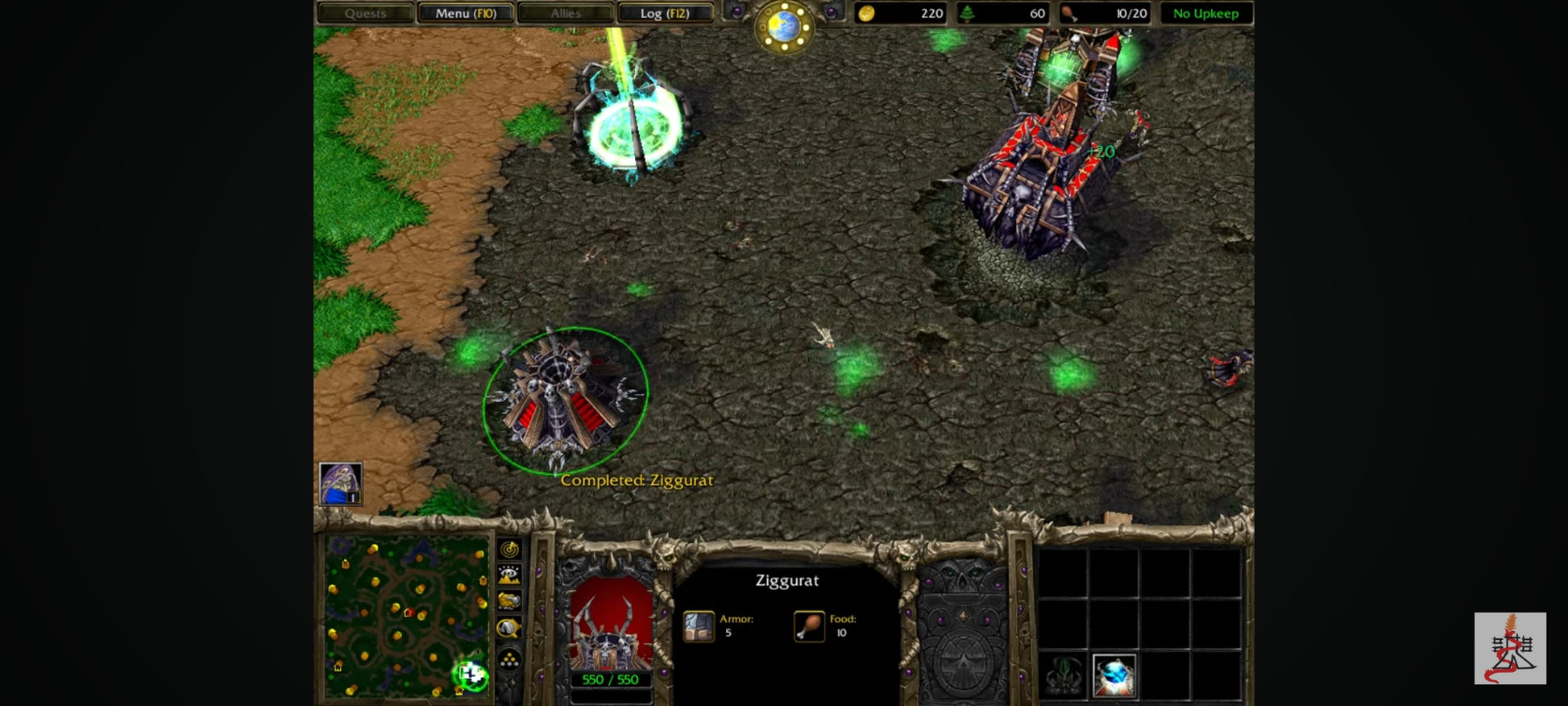This screenshot has width=1568, height=706.
Task: Click the minimap
Action: click(406, 617)
